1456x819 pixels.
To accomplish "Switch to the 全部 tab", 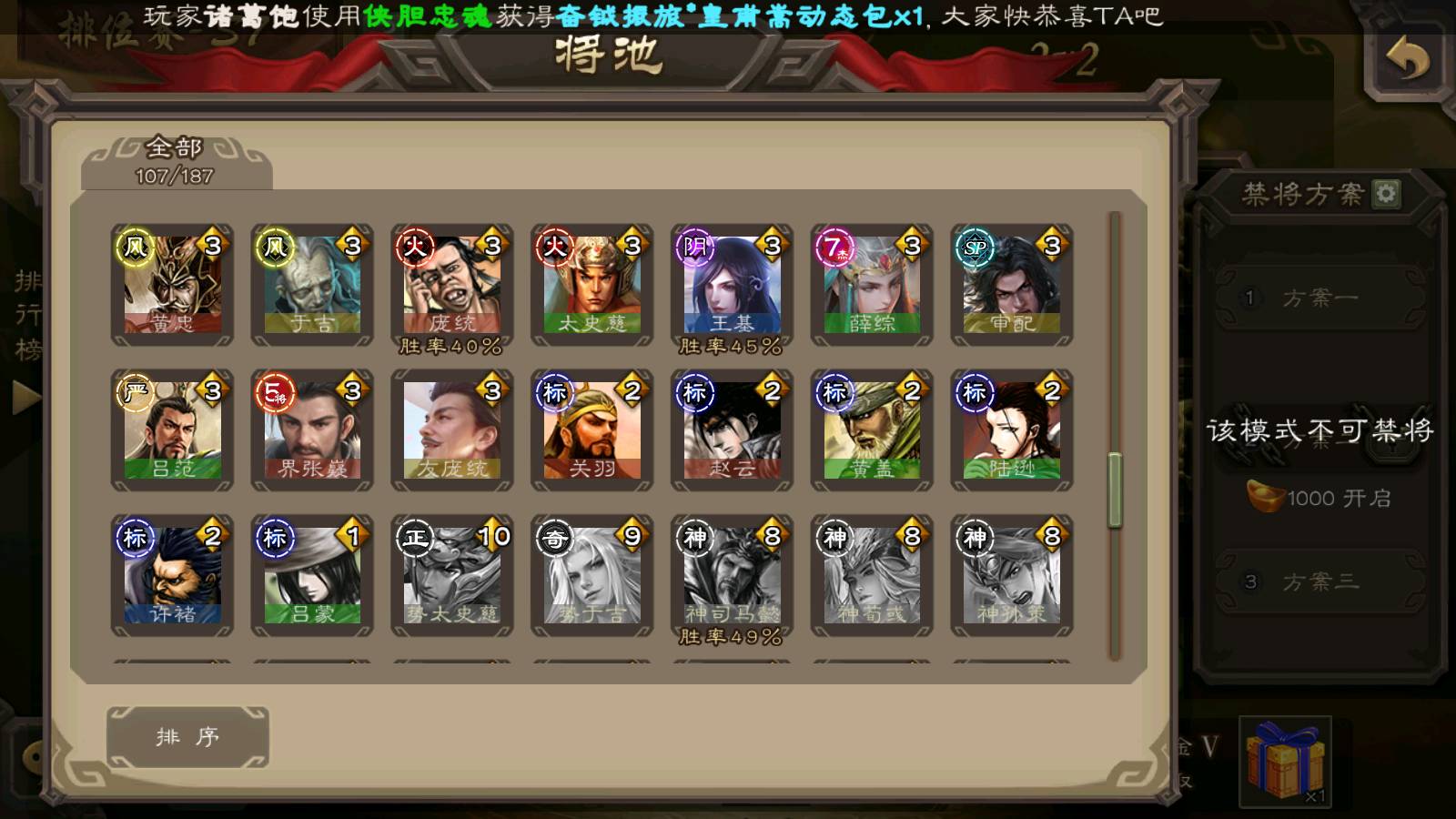I will point(175,160).
